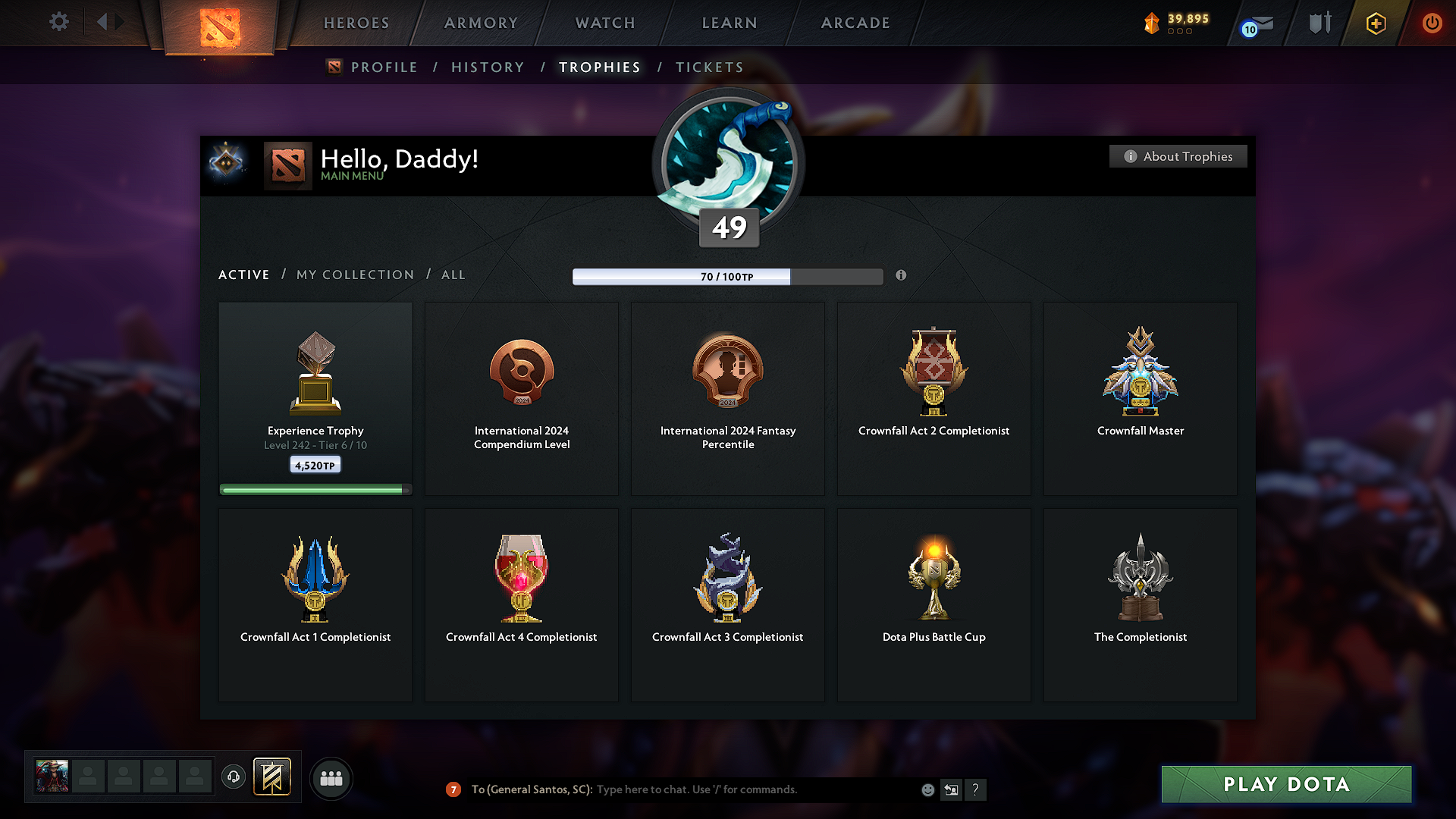
Task: Click the chat channel swap icon
Action: click(x=952, y=789)
